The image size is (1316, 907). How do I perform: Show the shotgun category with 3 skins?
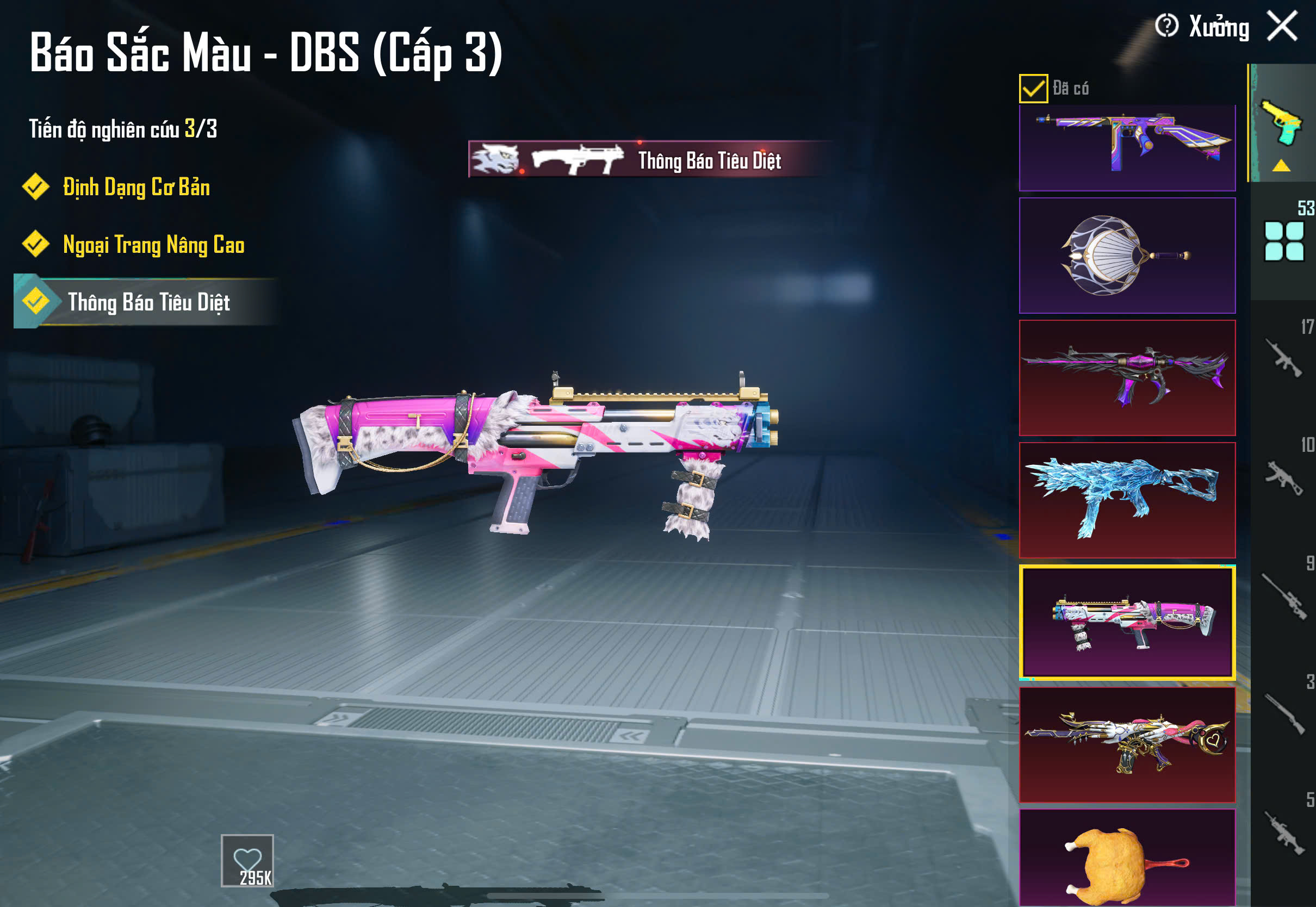(1283, 713)
